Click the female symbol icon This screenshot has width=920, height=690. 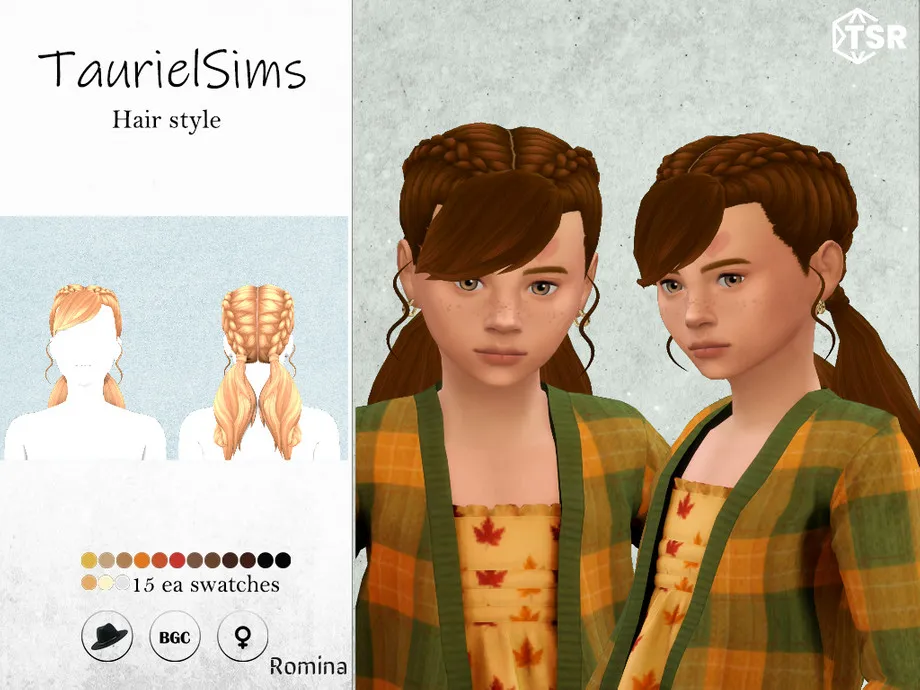point(241,637)
